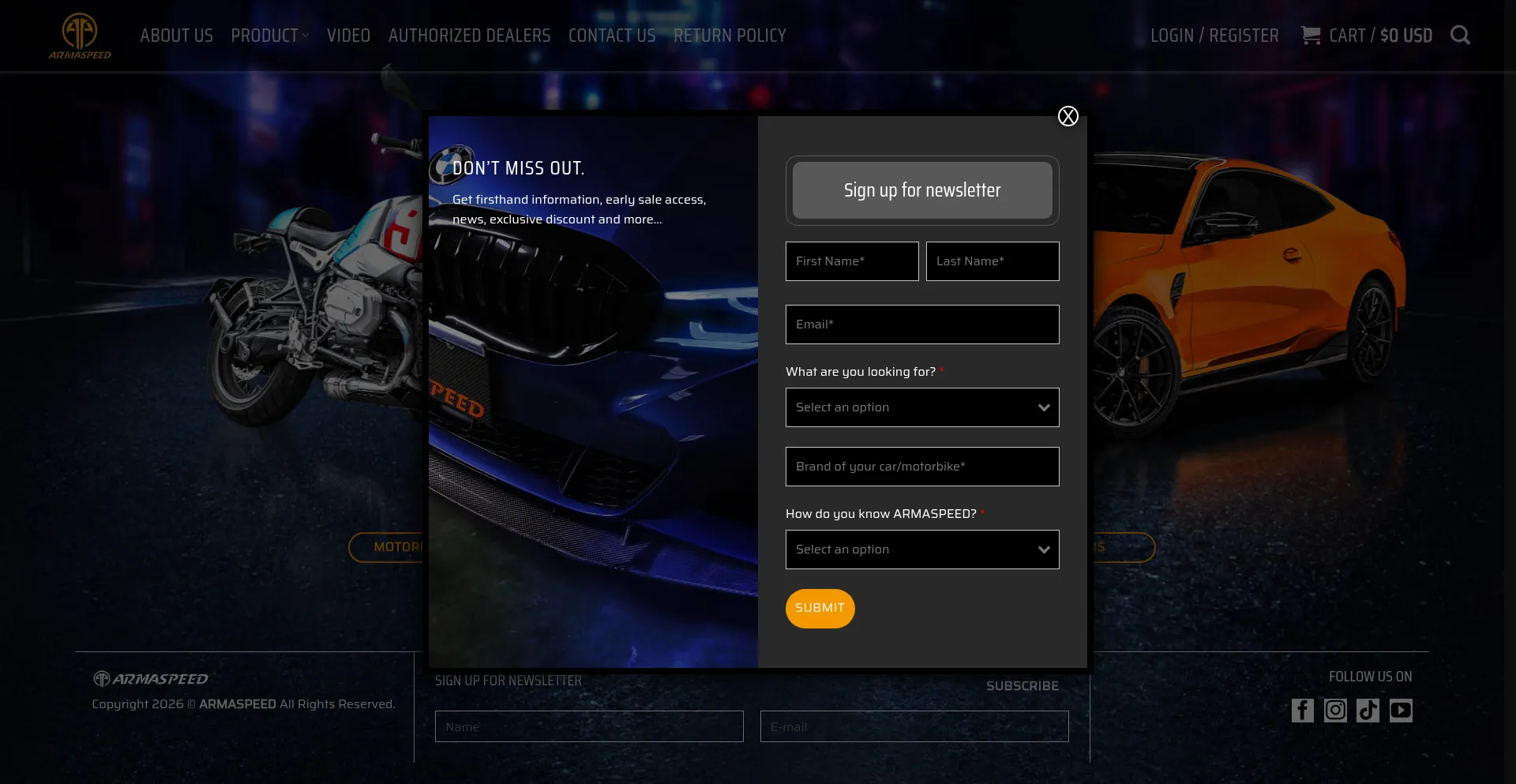
Task: Open the RETURN POLICY page
Action: click(x=730, y=35)
